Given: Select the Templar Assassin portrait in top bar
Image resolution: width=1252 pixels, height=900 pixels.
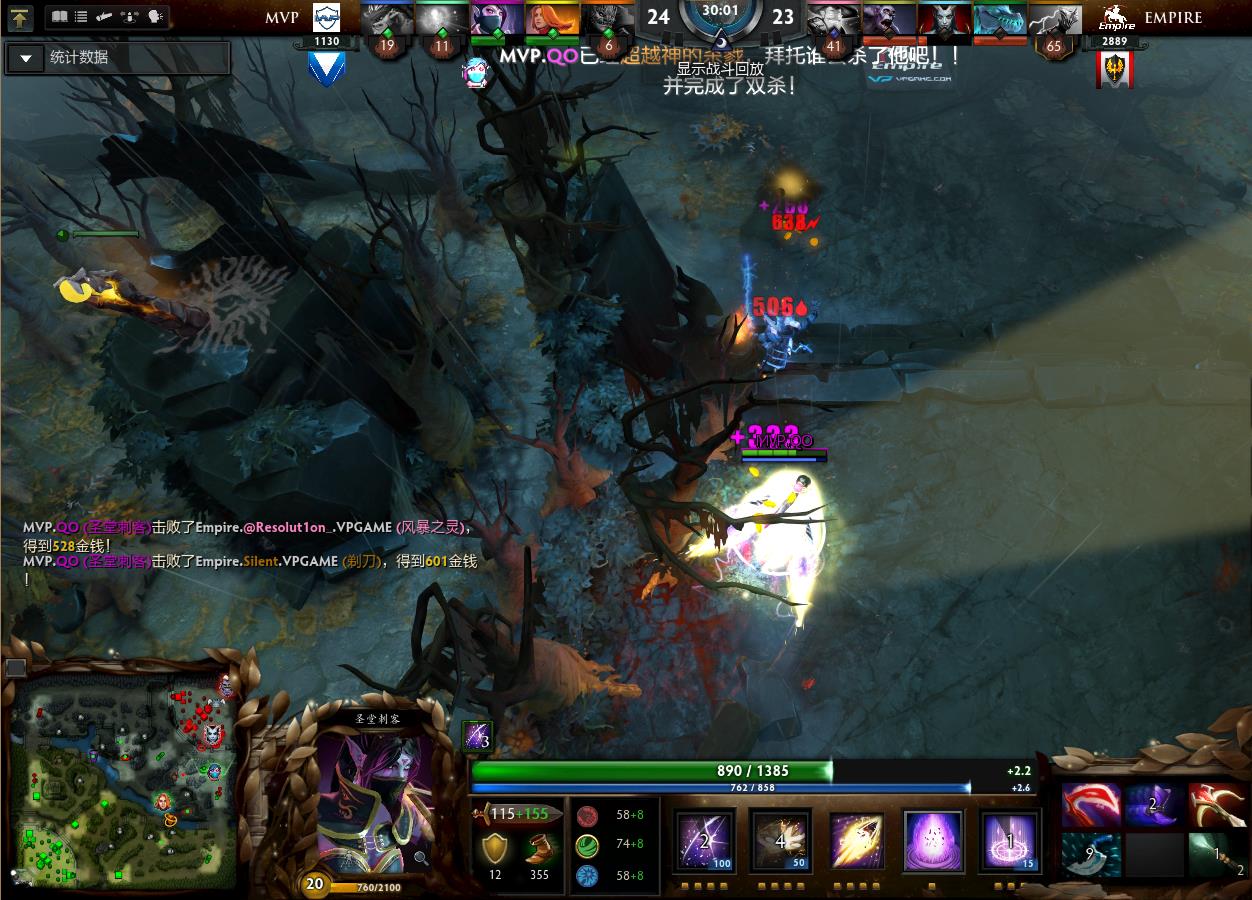Looking at the screenshot, I should click(496, 20).
